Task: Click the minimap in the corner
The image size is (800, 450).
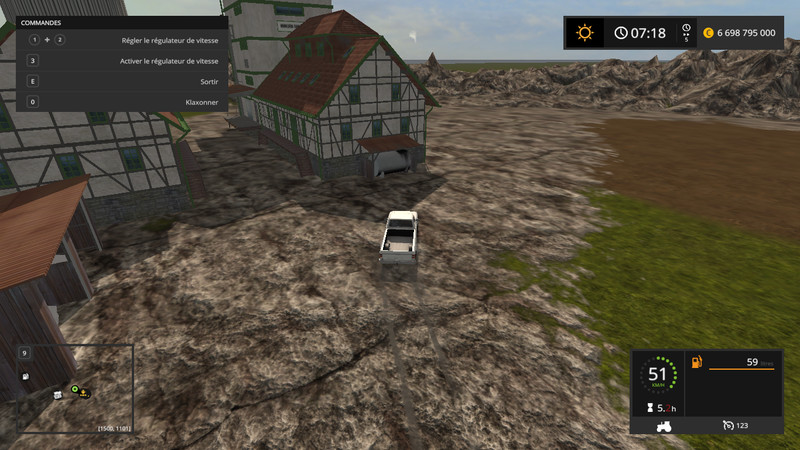Action: click(75, 388)
